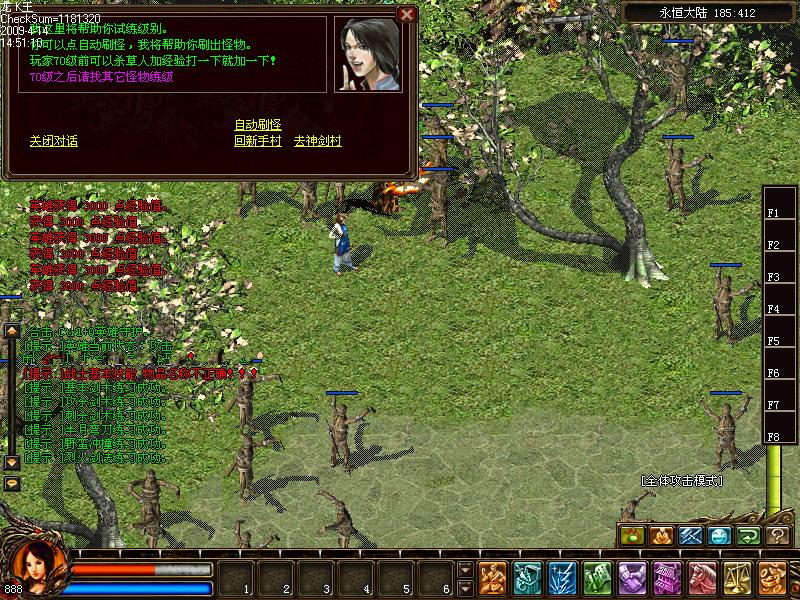800x600 pixels.
Task: Click the 关闭对话 link
Action: [54, 141]
